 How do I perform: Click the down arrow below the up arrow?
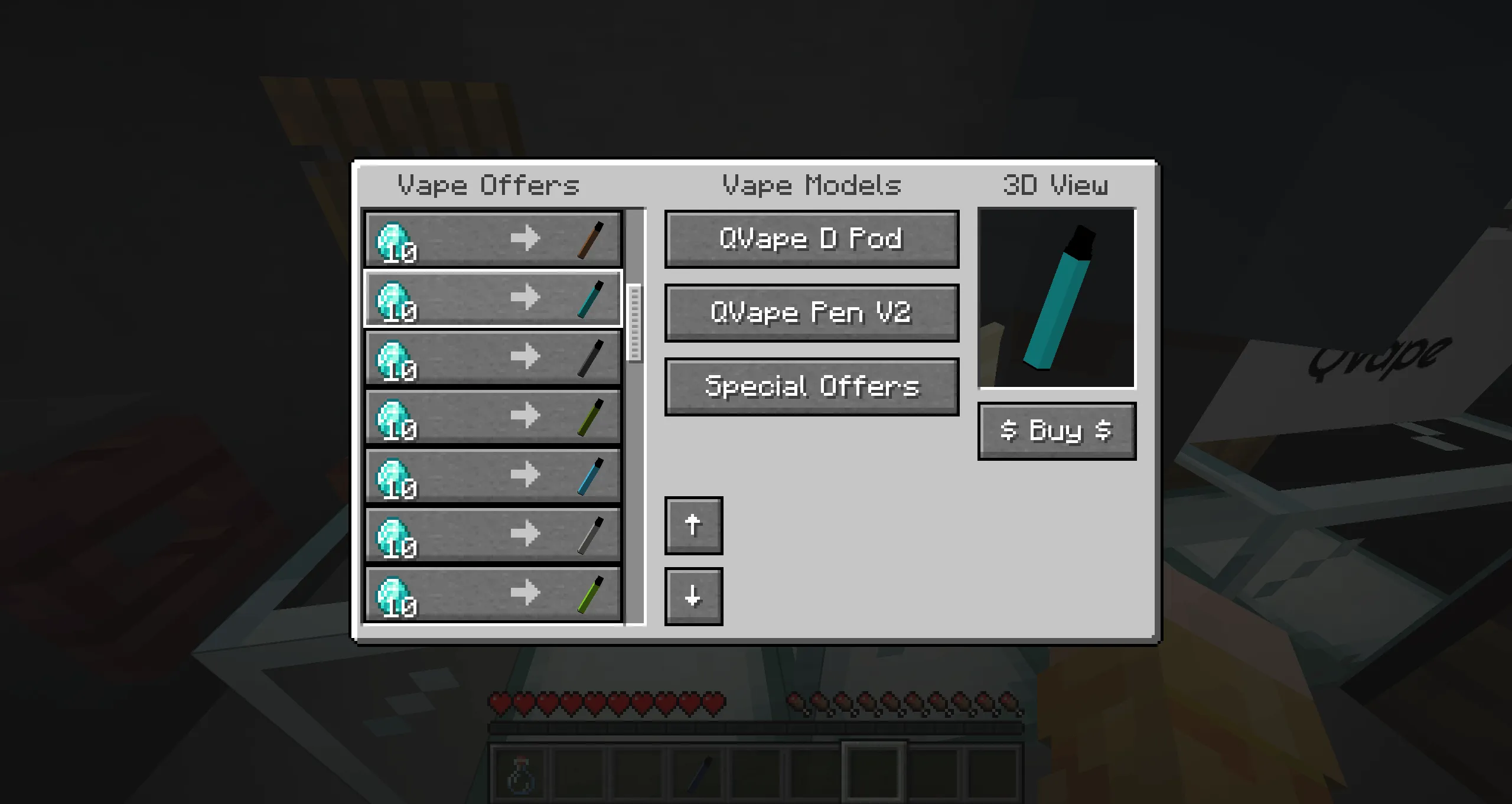693,595
